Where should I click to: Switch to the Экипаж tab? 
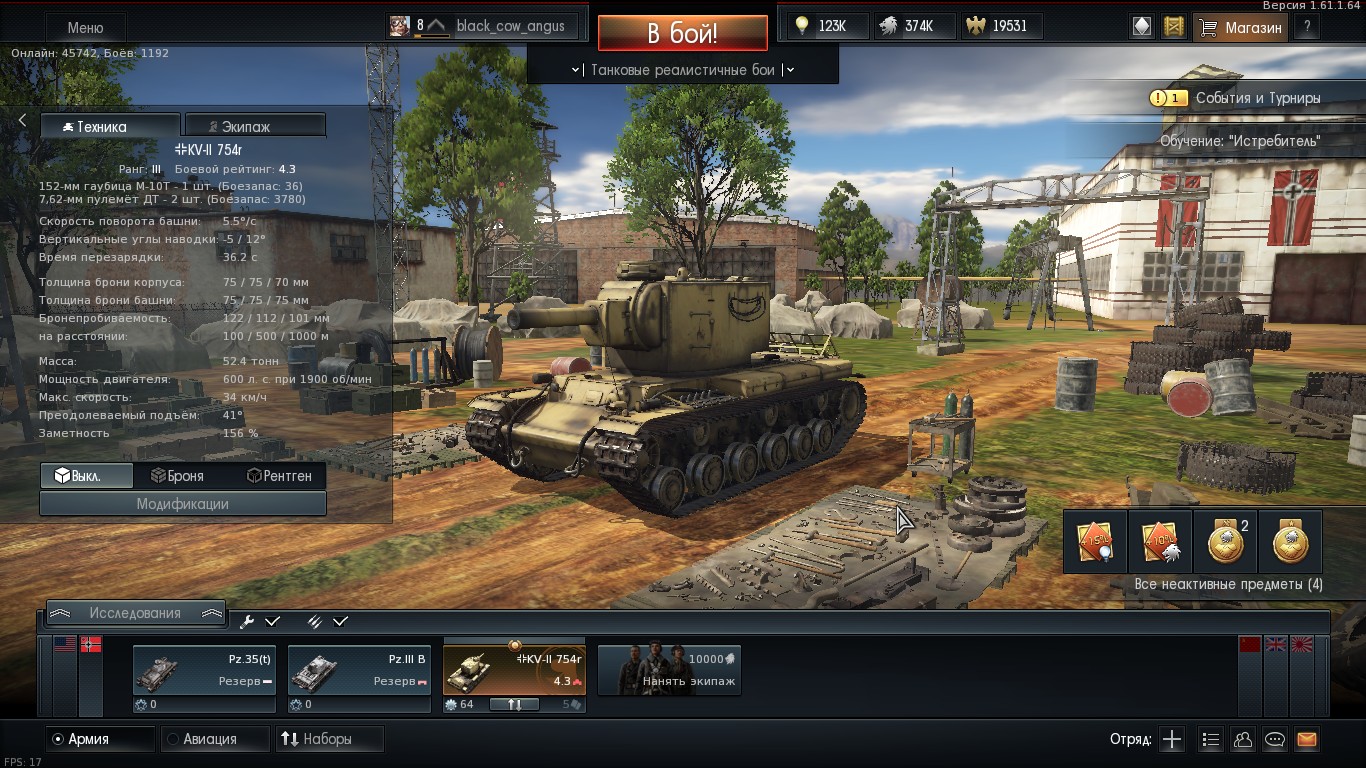click(x=255, y=127)
